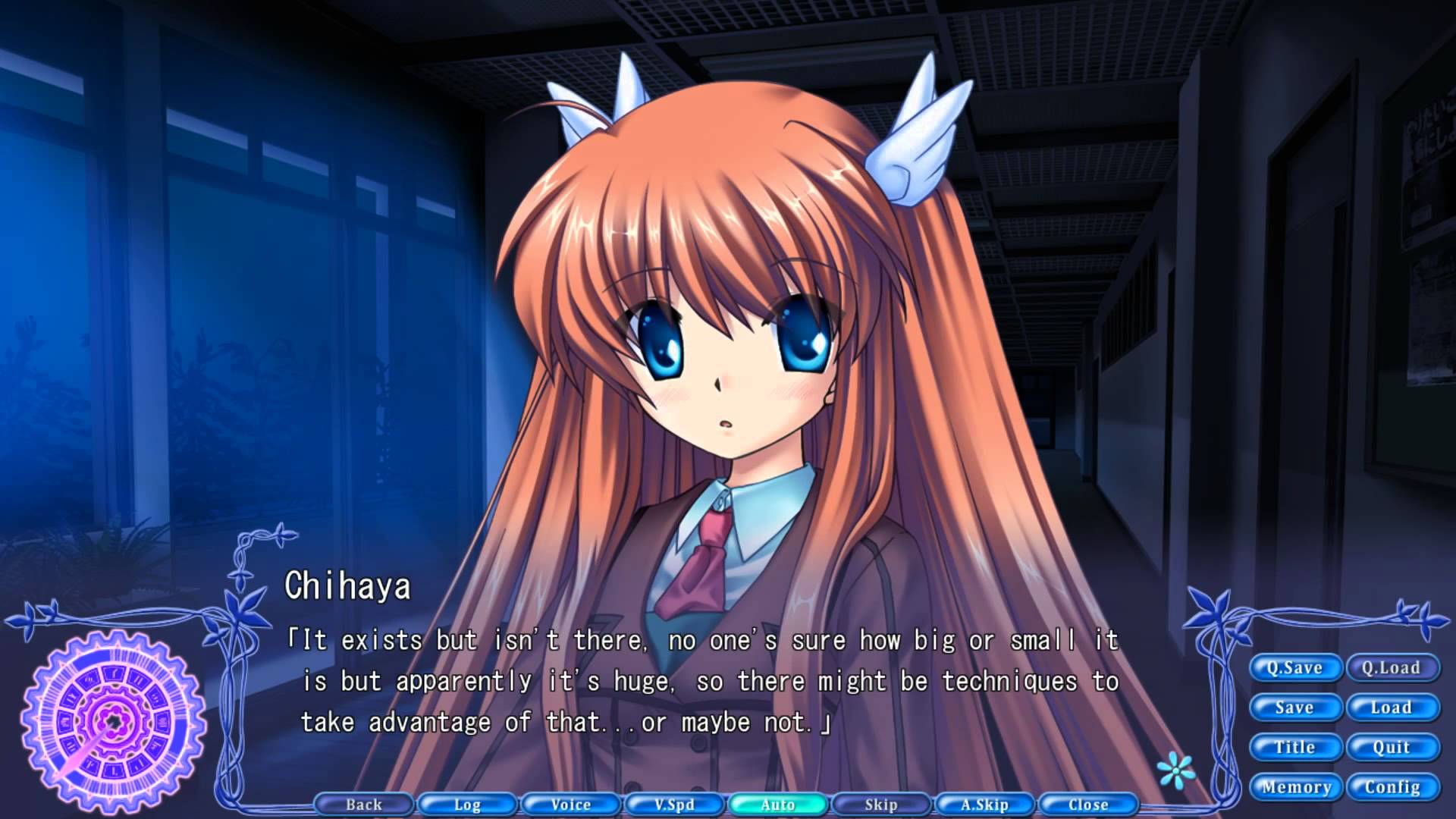
Task: Quick load with Q.Load
Action: tap(1392, 668)
